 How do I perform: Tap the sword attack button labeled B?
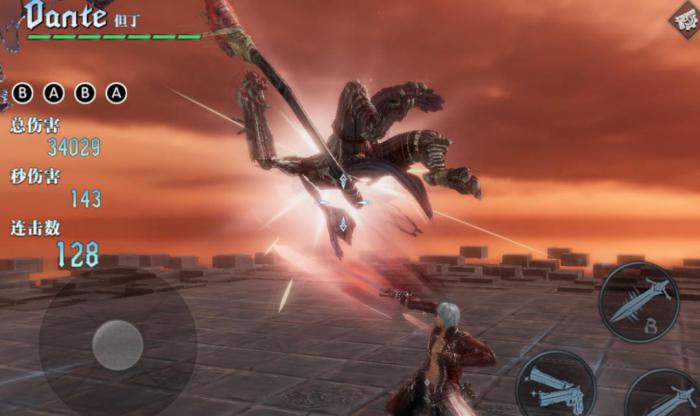(639, 302)
